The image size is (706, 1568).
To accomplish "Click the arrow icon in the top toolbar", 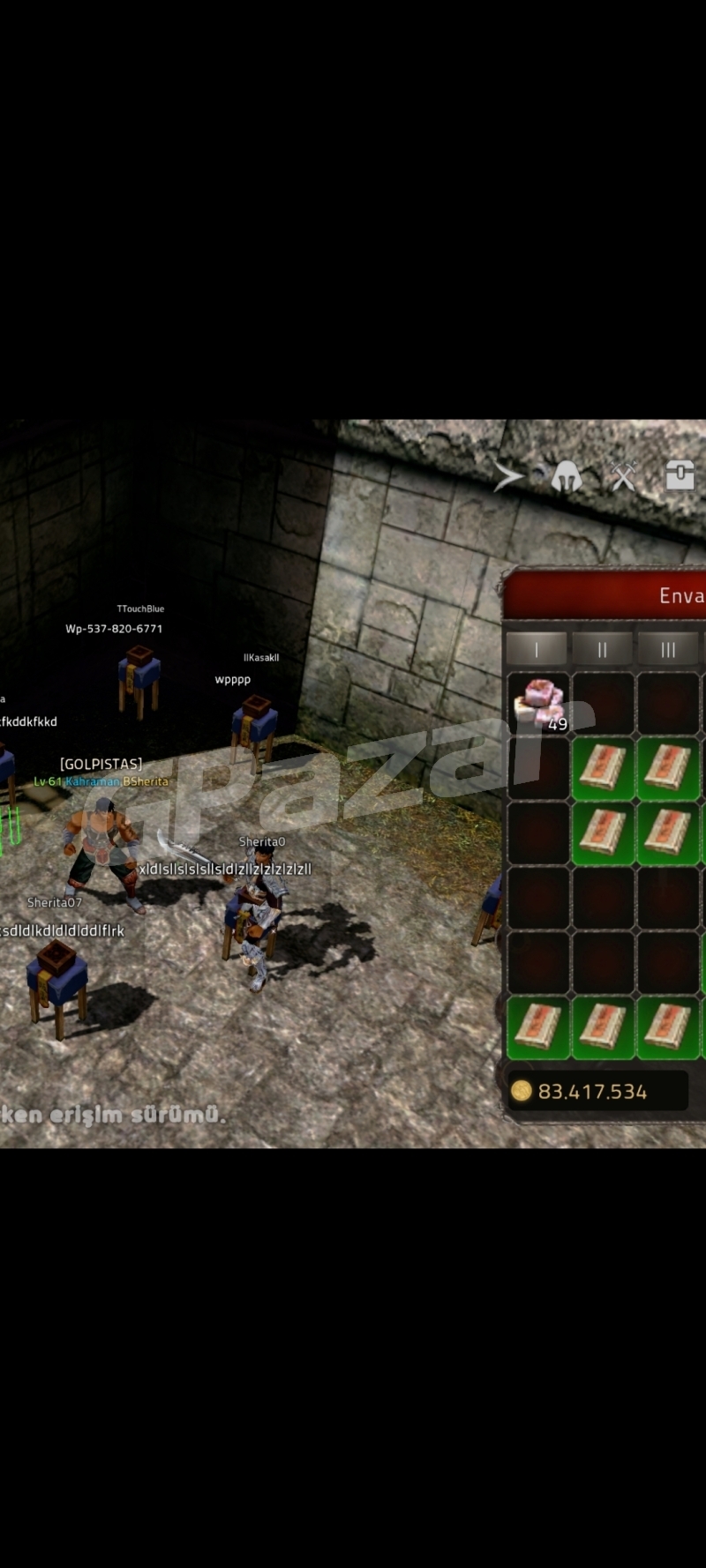I will tap(508, 477).
